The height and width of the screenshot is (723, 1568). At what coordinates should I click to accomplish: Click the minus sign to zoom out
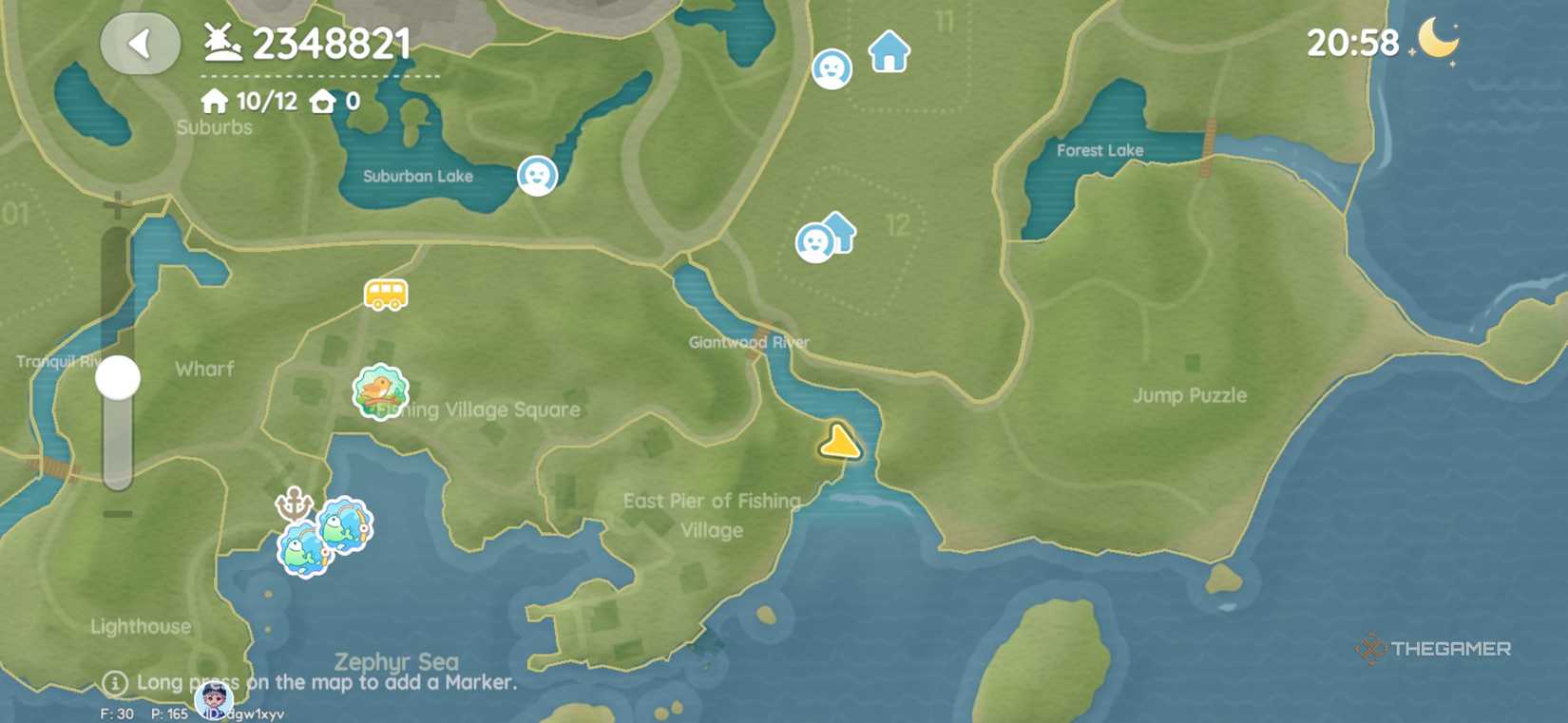118,515
